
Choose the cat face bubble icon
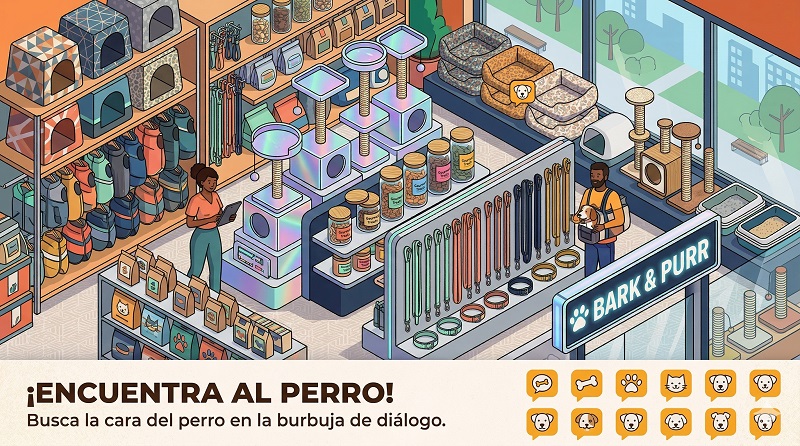pyautogui.click(x=674, y=382)
